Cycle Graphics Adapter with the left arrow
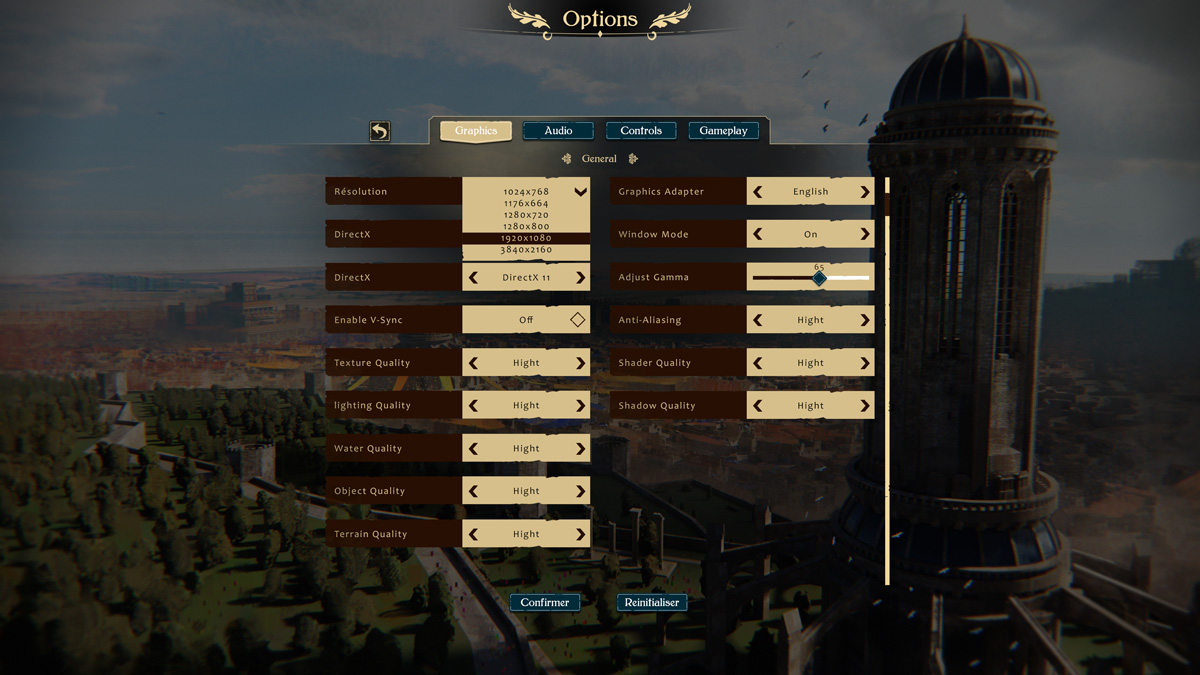 [x=758, y=192]
